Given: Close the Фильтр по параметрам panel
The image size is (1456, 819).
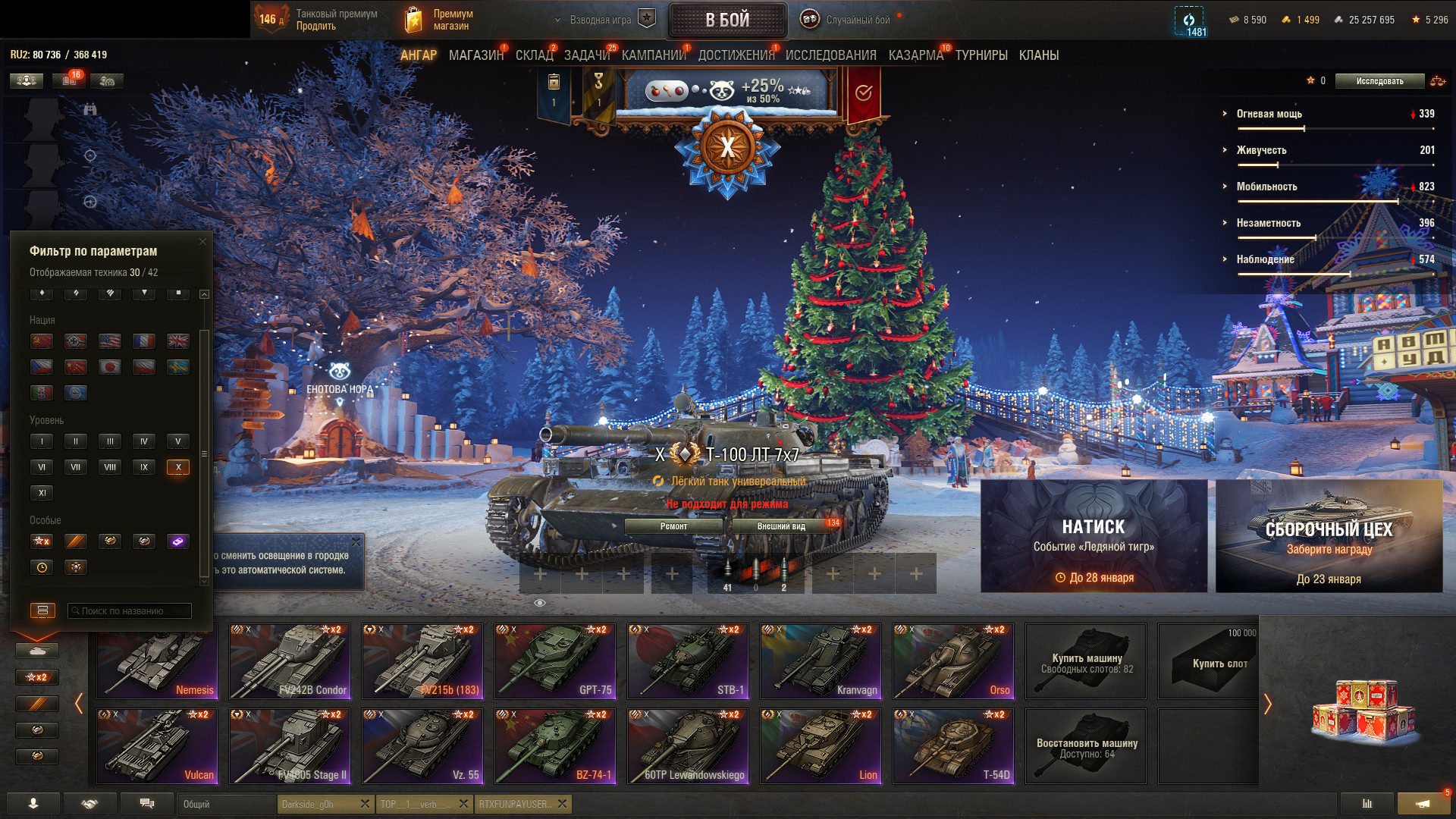Looking at the screenshot, I should (x=202, y=242).
